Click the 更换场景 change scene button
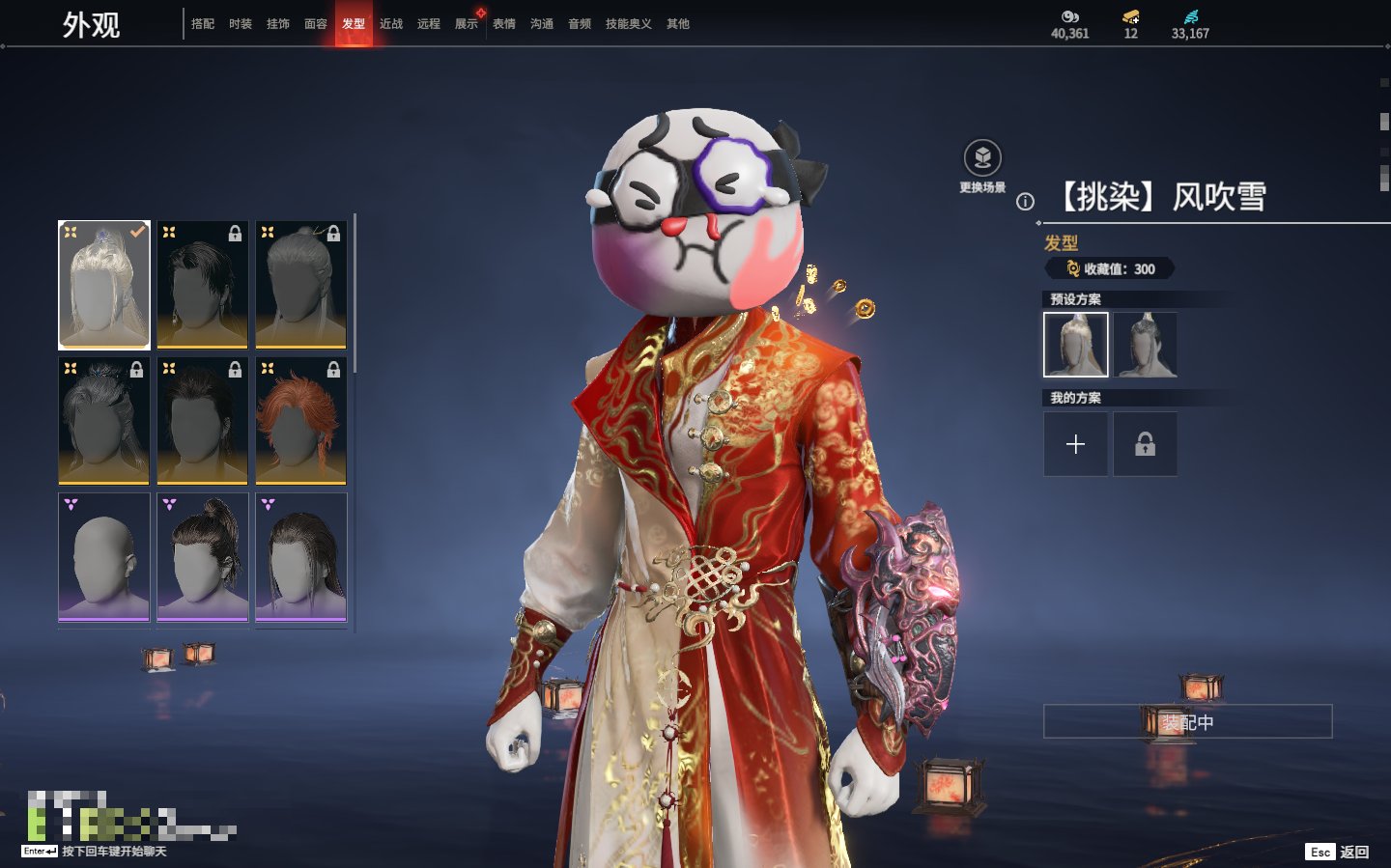 982,158
